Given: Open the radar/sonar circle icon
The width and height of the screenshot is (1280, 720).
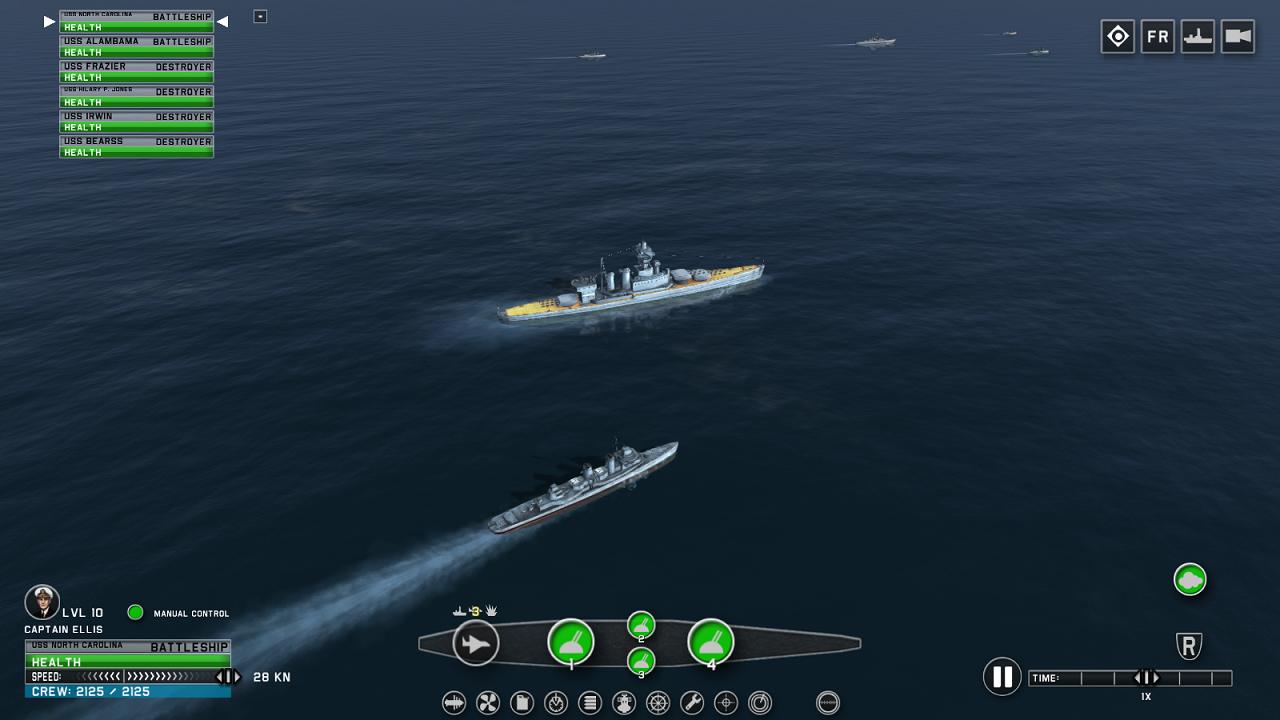Looking at the screenshot, I should pyautogui.click(x=760, y=703).
